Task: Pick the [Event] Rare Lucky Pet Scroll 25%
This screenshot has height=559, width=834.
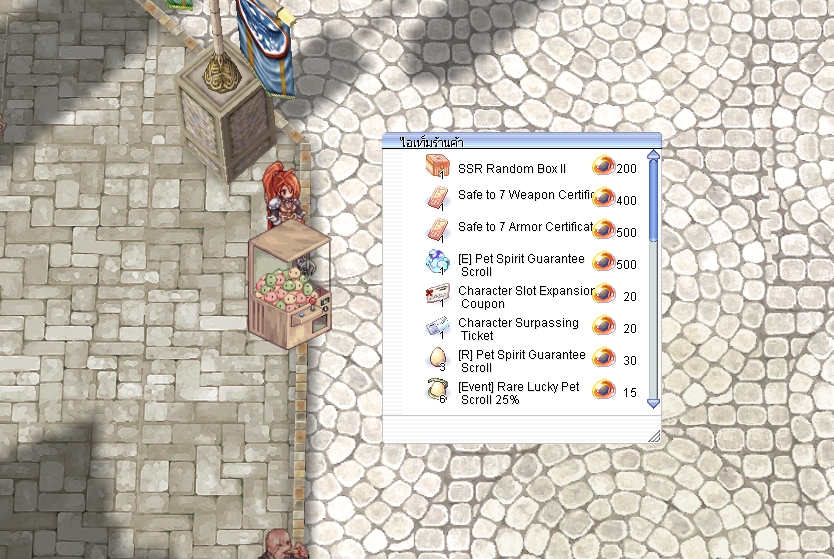Action: coord(518,393)
